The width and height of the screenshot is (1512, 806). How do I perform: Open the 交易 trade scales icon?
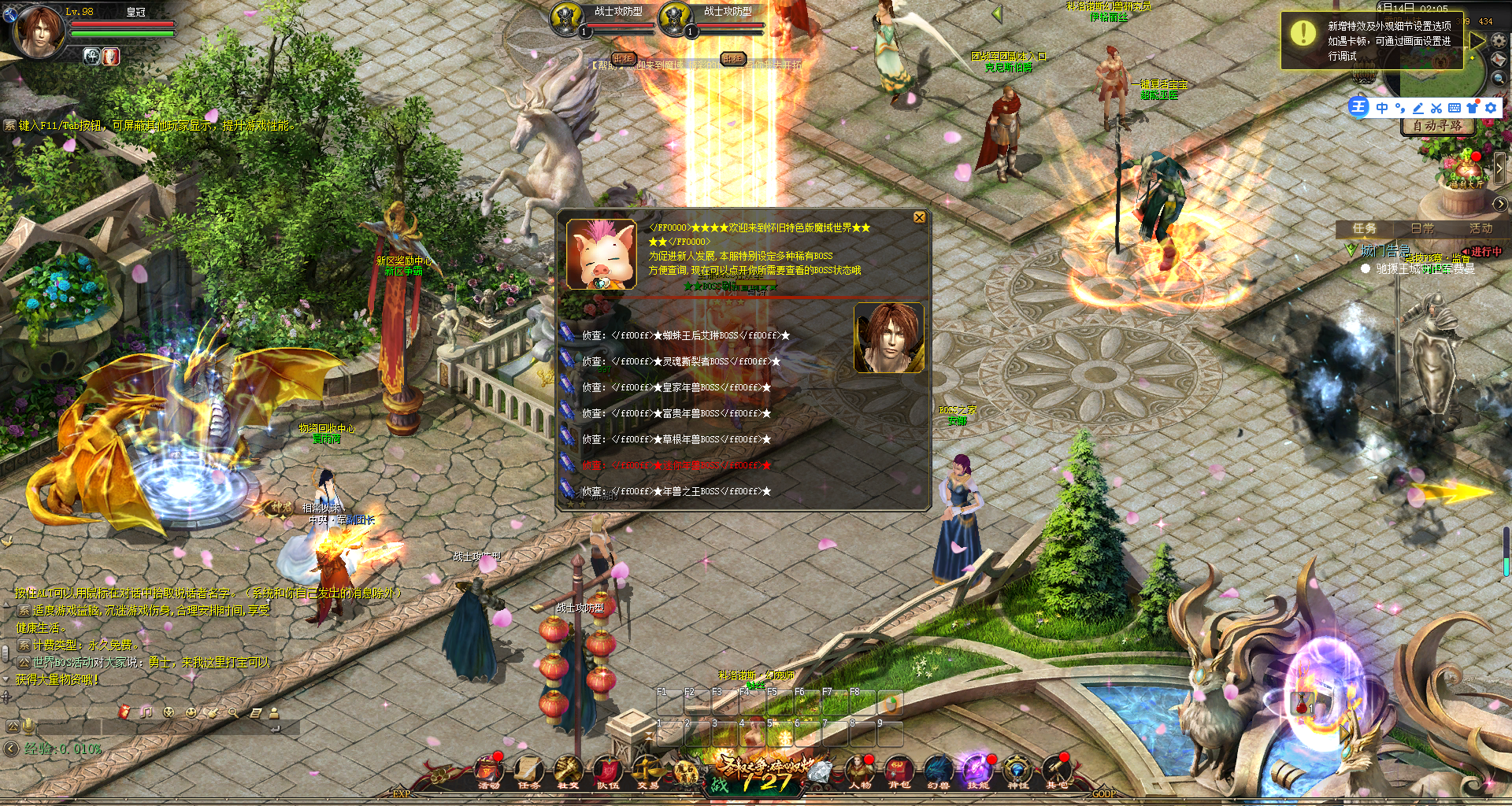tap(648, 771)
